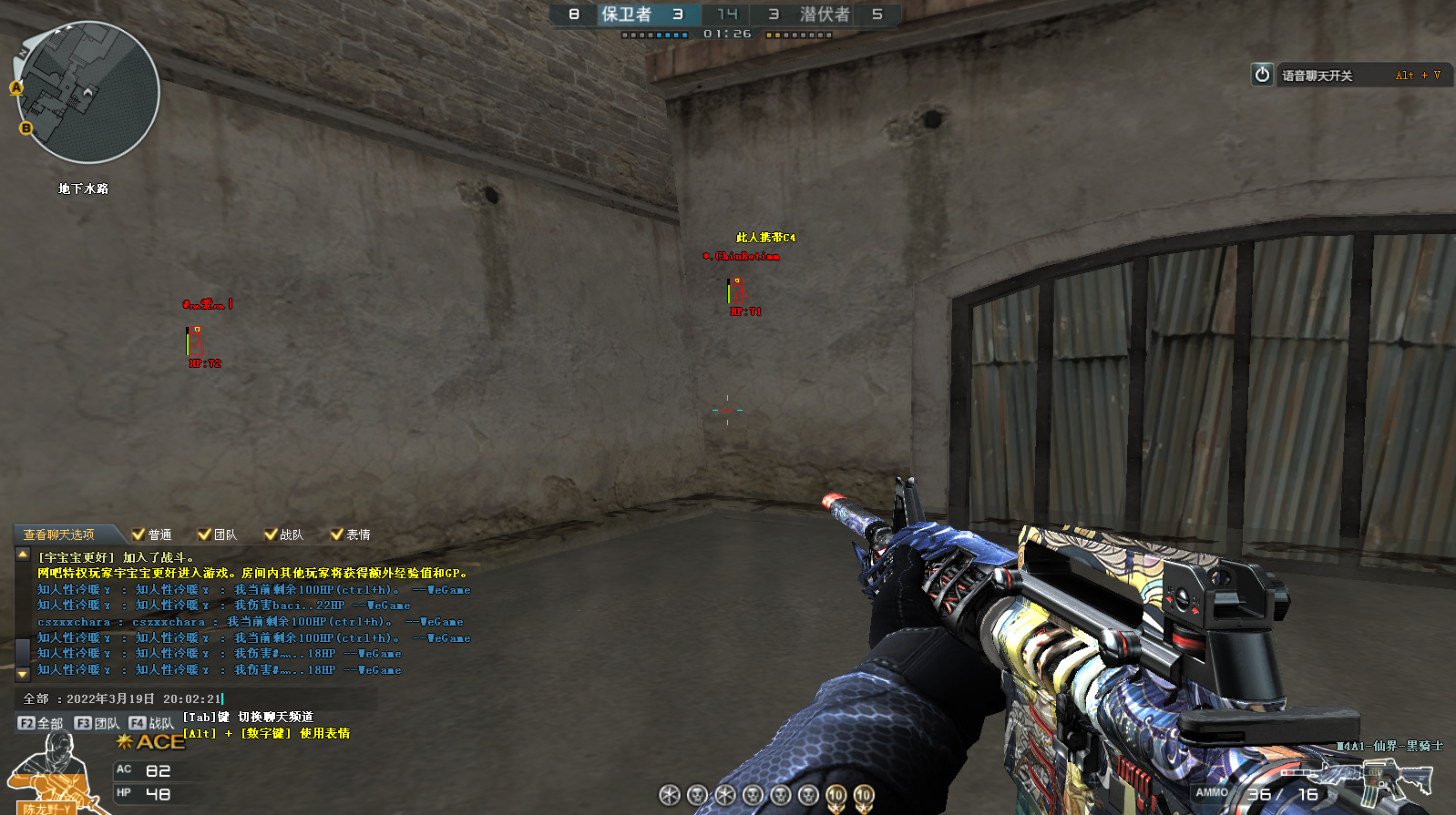Click the A bomb site marker on minimap

16,88
